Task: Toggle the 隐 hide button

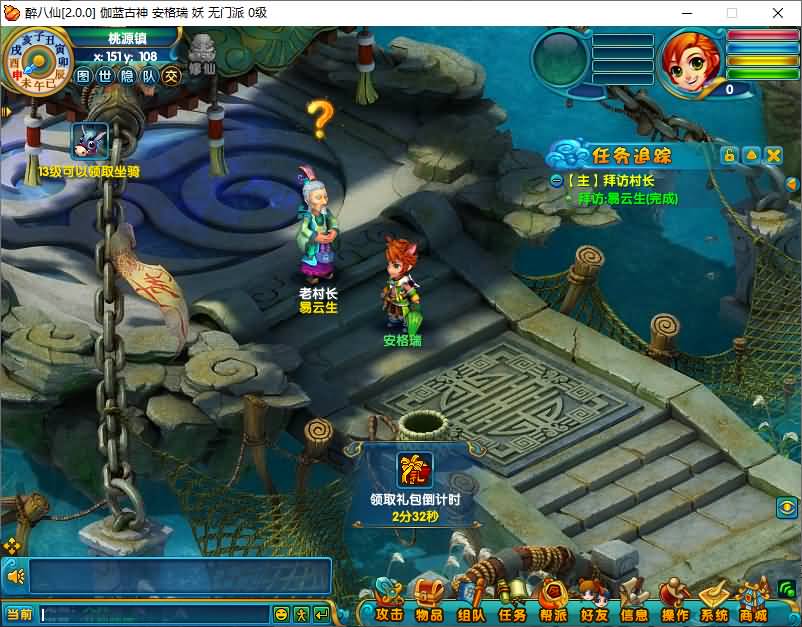Action: coord(128,75)
